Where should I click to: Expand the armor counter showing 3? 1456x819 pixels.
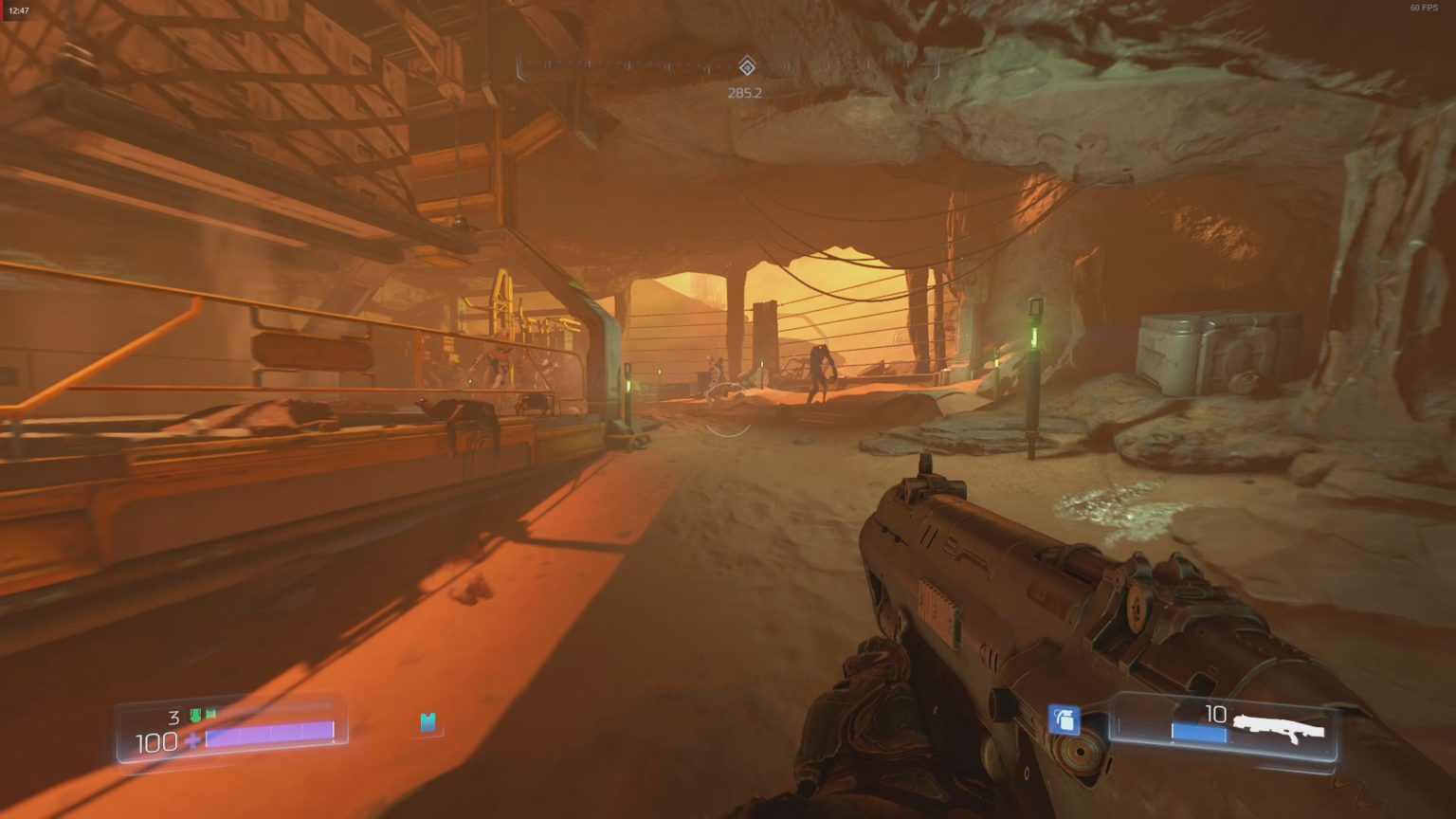[x=176, y=716]
